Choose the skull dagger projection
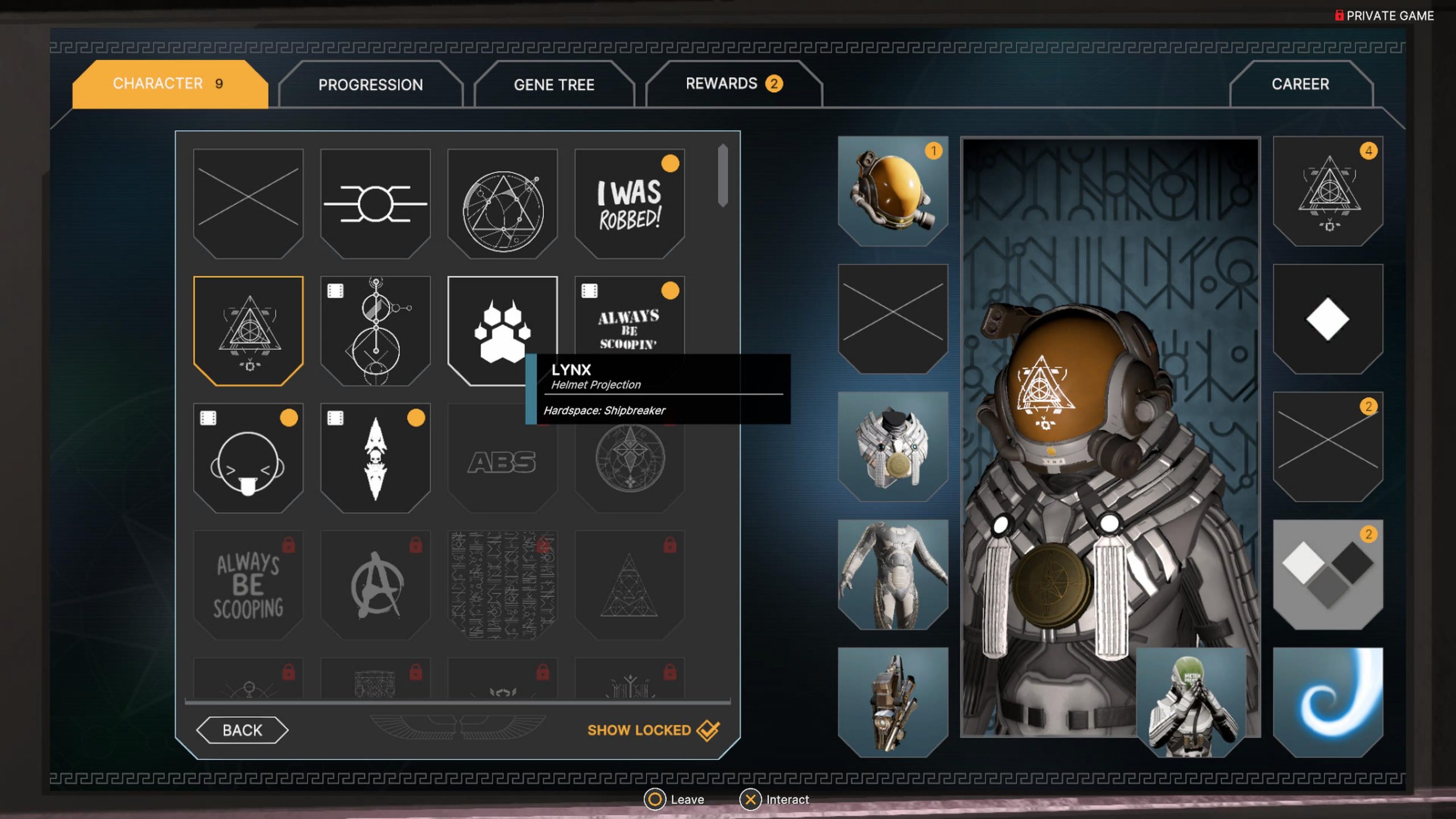 tap(375, 458)
